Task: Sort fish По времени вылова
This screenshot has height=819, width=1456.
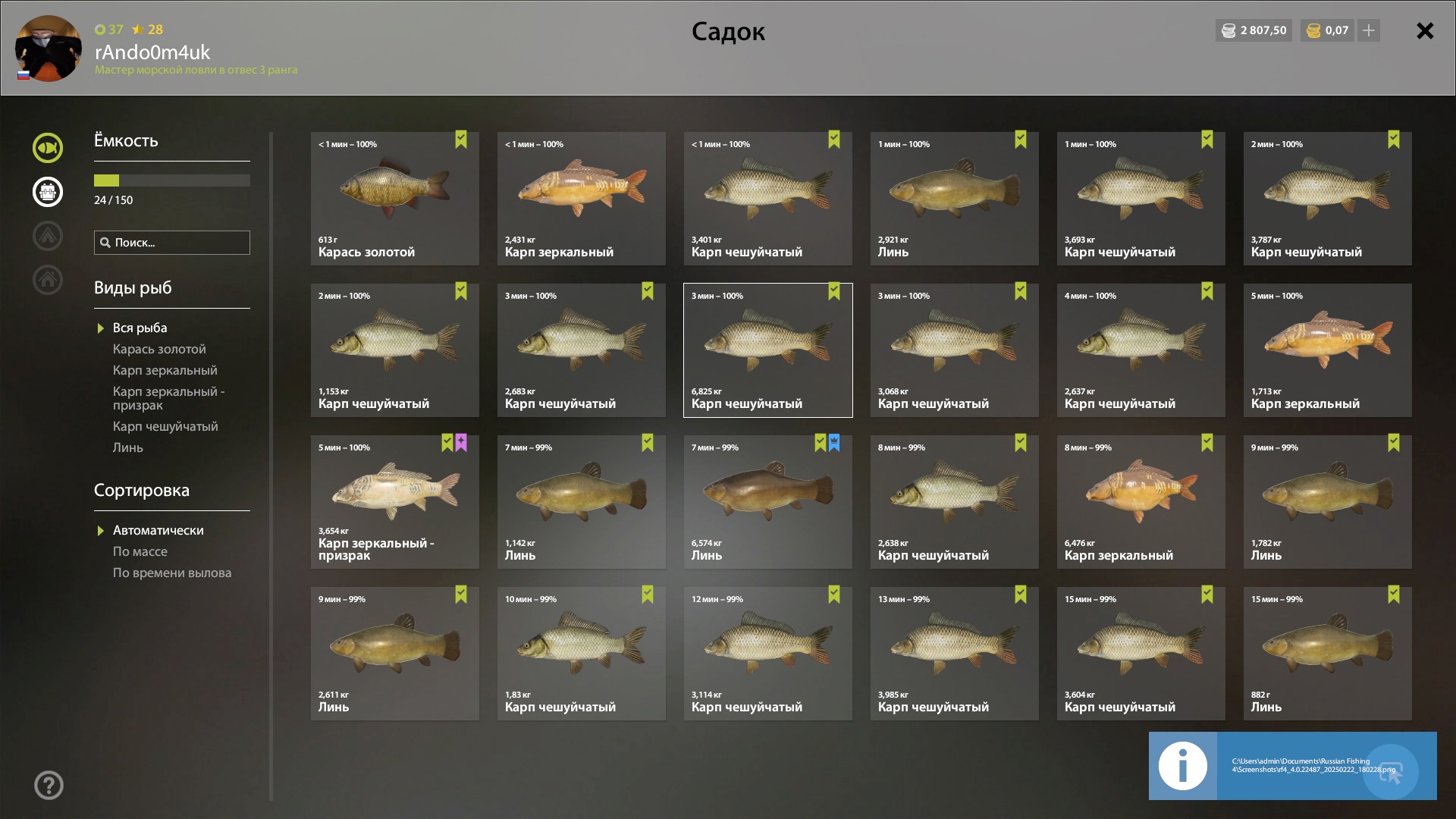Action: click(x=172, y=573)
